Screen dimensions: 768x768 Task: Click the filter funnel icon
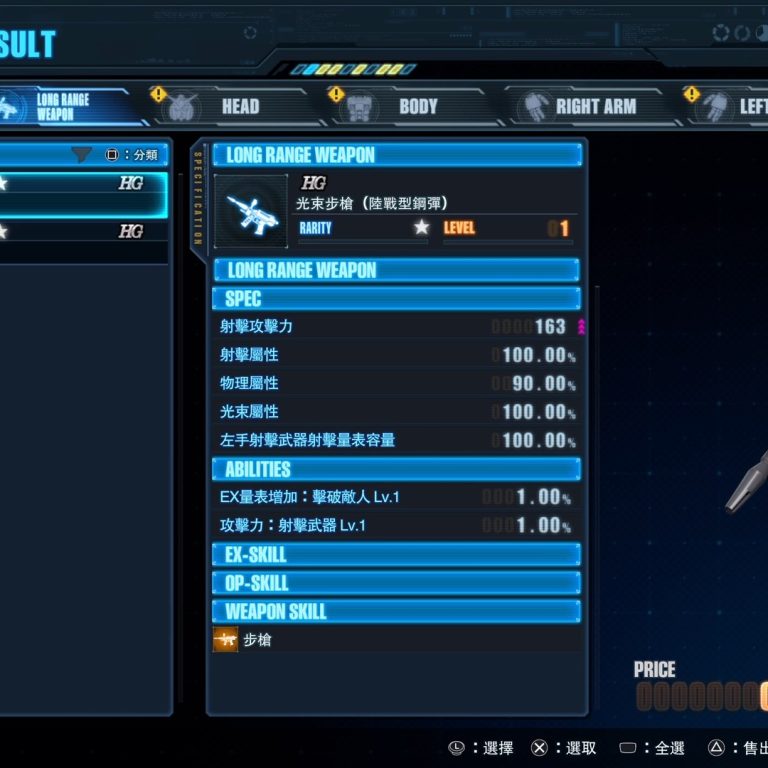[81, 155]
